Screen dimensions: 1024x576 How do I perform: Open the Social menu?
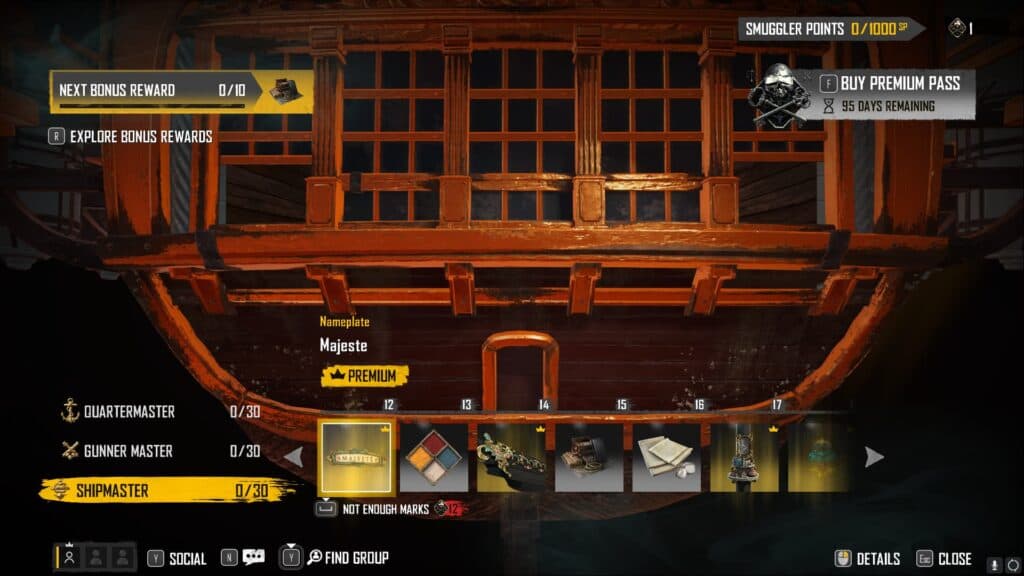pyautogui.click(x=187, y=558)
